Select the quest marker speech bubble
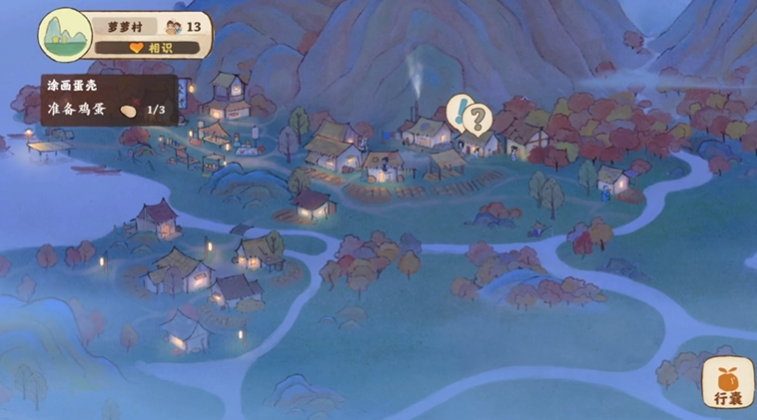Screen dimensions: 757x420 point(469,116)
